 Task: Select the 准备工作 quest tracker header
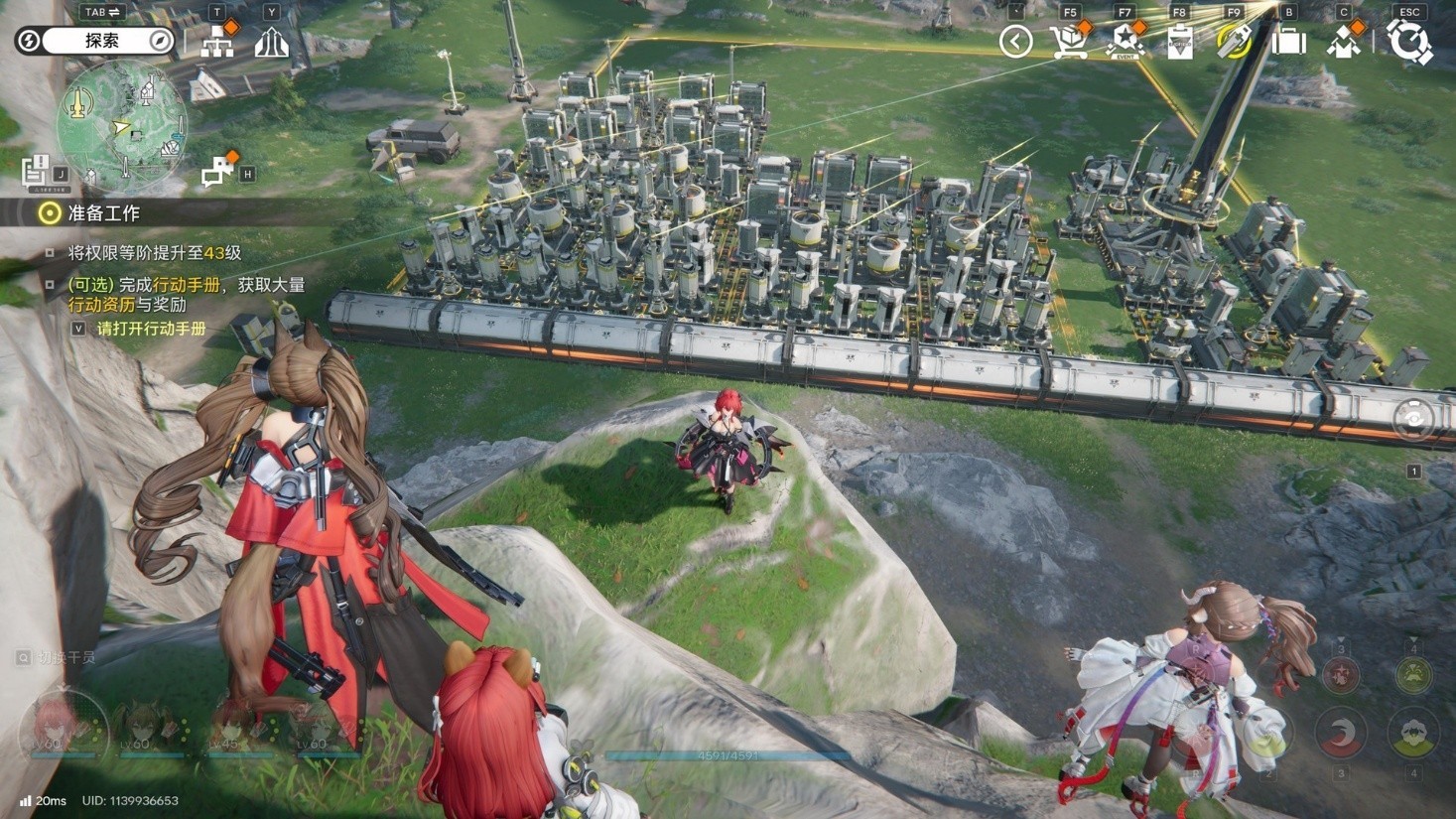point(103,212)
